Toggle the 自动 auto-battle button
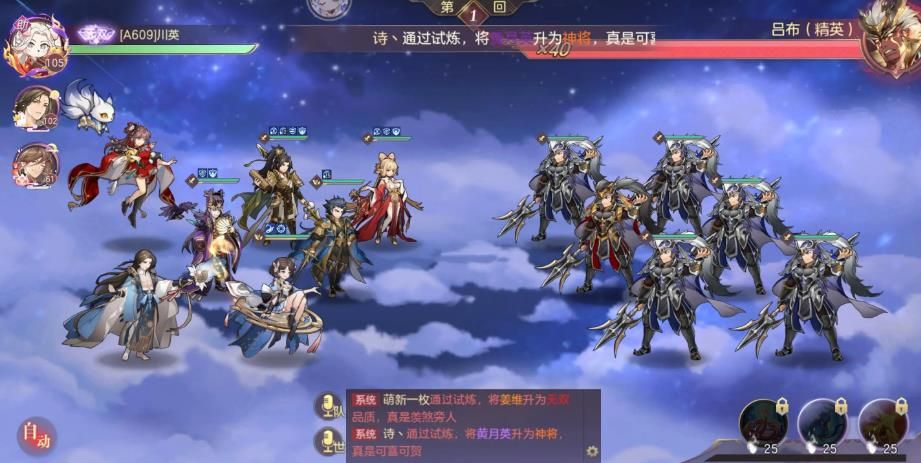 pos(36,436)
